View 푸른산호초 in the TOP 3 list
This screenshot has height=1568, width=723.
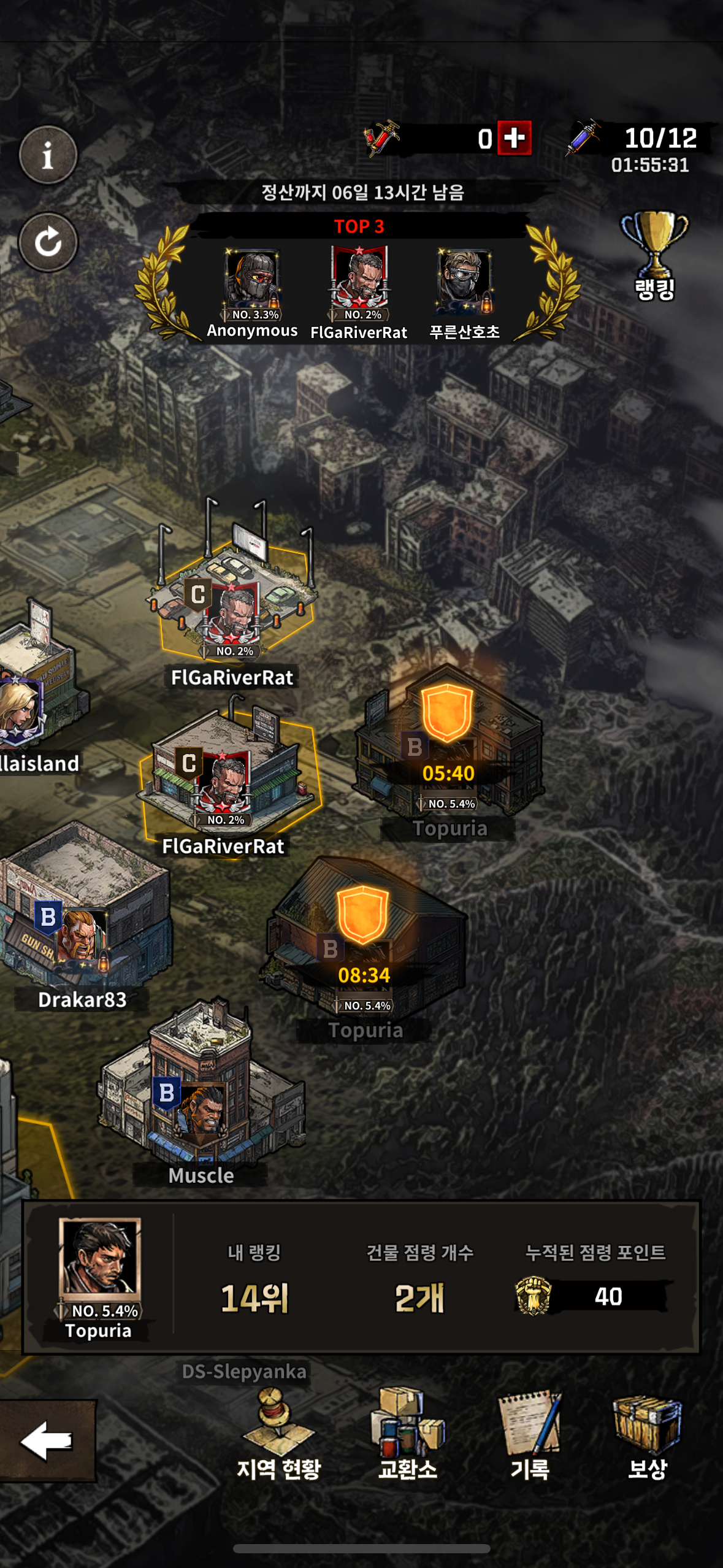tap(464, 282)
